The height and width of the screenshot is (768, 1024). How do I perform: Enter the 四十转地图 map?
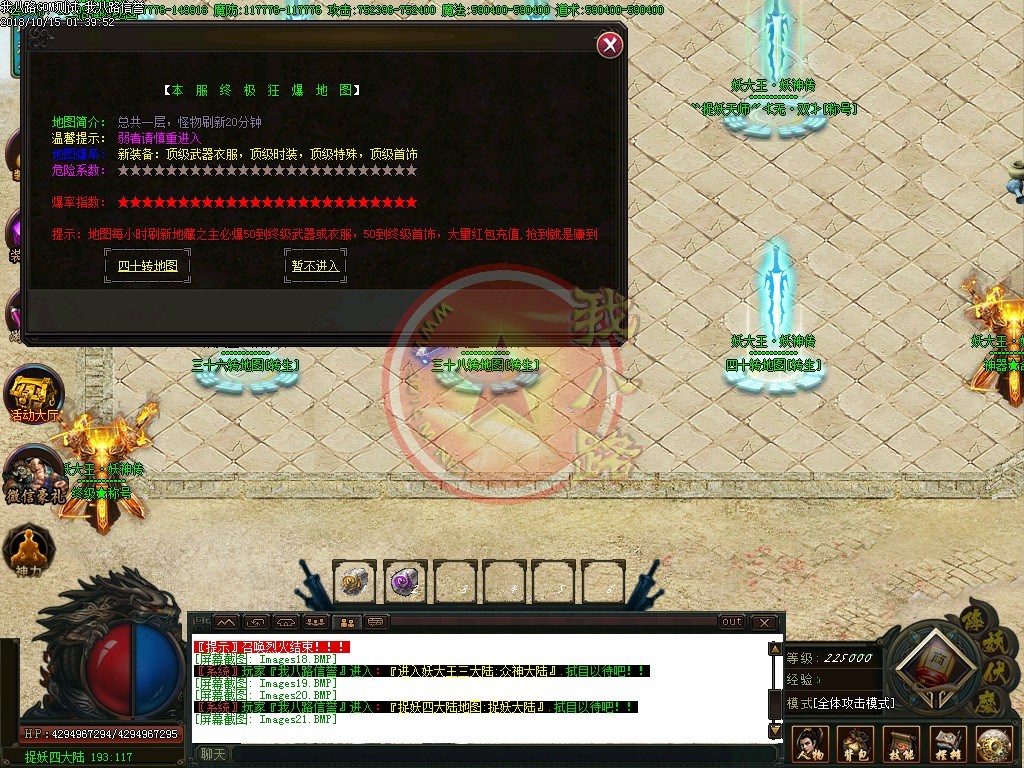click(x=147, y=266)
